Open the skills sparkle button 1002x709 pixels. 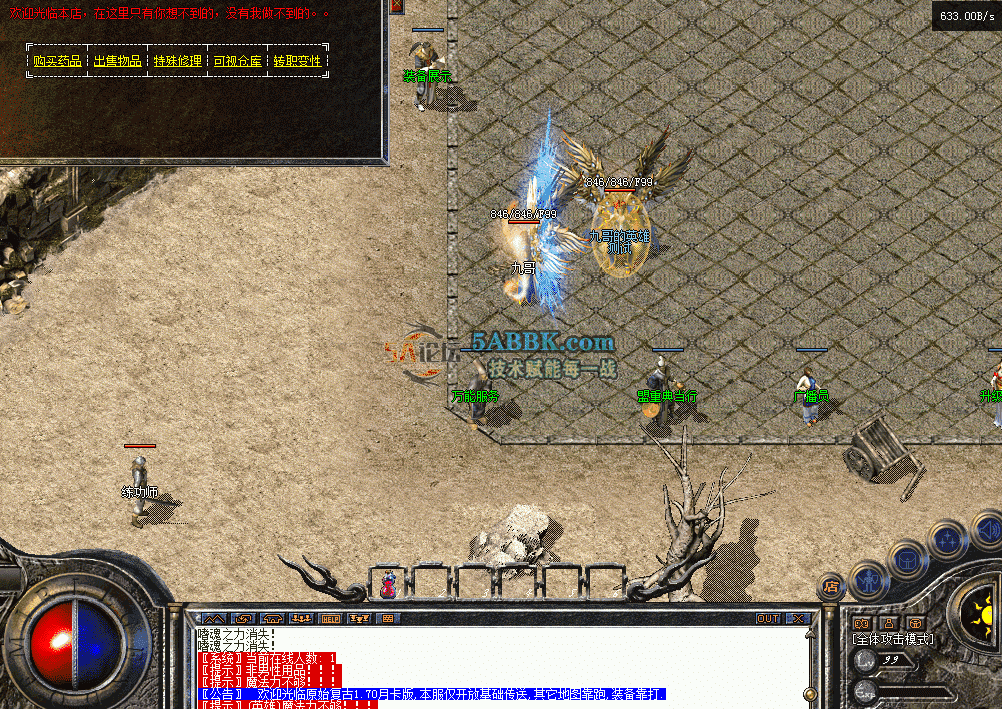tap(945, 540)
